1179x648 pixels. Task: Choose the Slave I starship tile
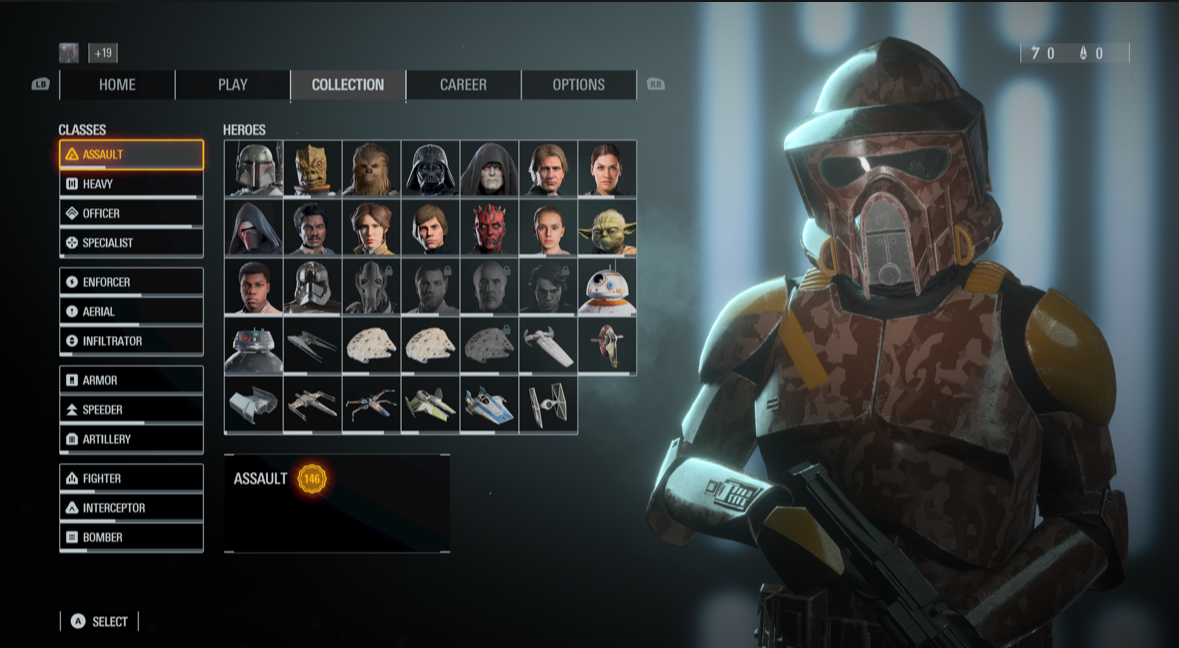[607, 346]
